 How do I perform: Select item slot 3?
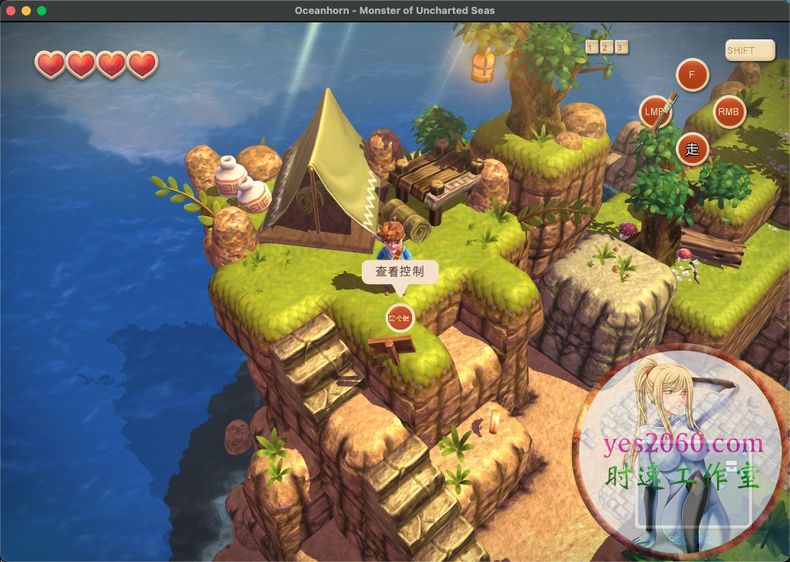coord(621,47)
